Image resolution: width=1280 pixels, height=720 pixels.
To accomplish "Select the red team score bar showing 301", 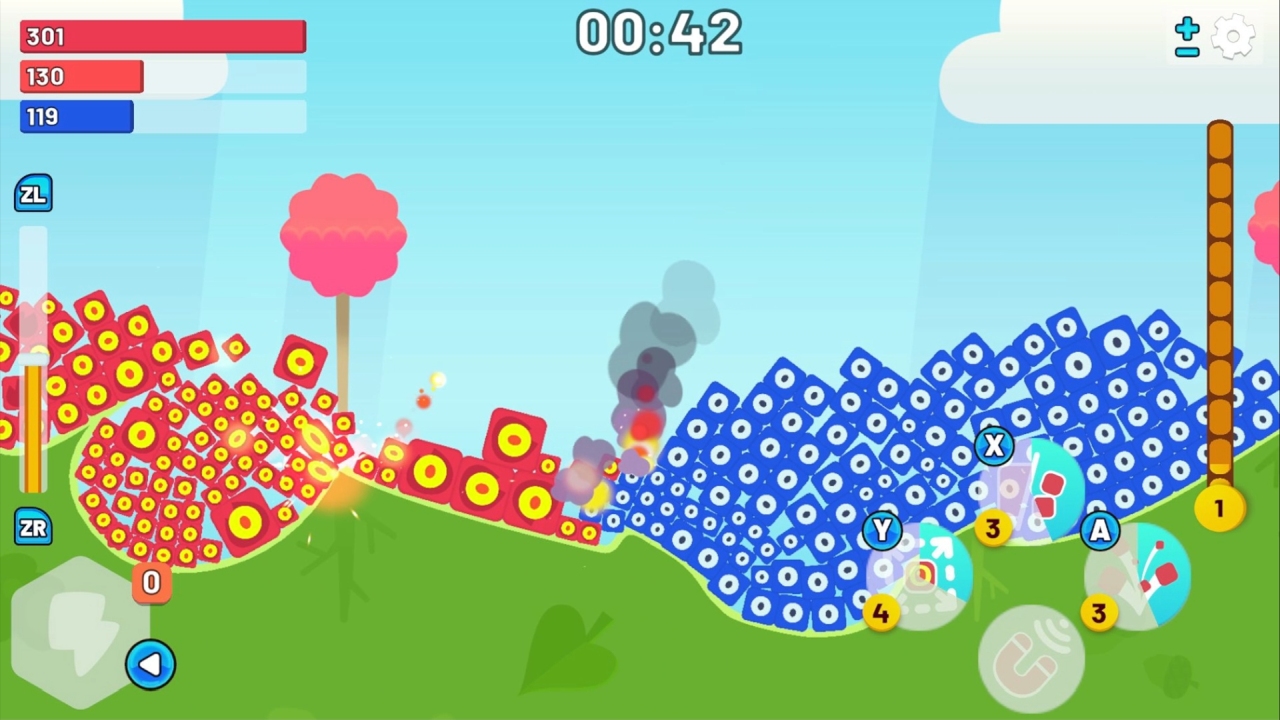I will tap(162, 36).
